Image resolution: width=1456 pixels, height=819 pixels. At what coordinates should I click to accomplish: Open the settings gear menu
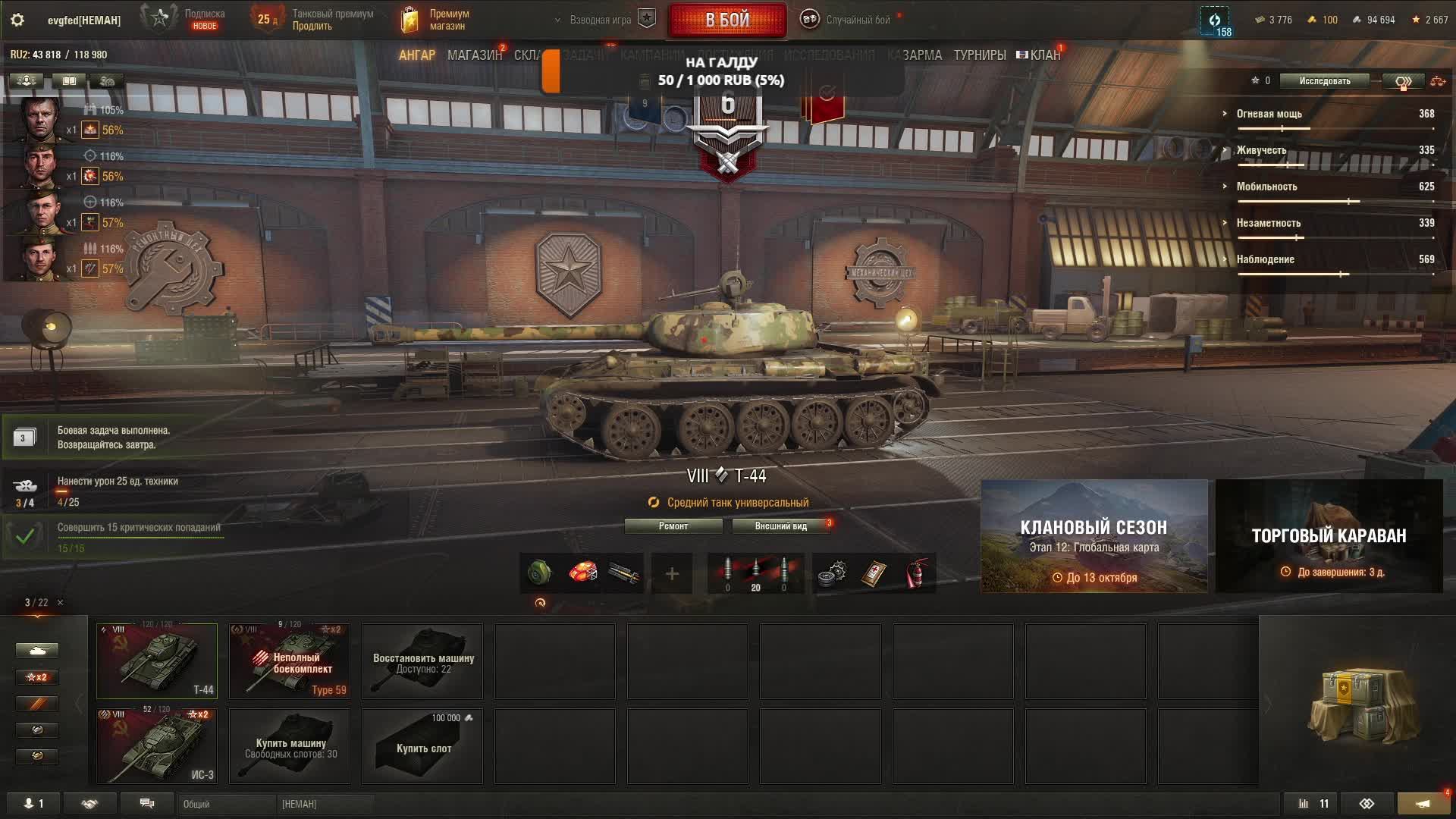coord(17,20)
